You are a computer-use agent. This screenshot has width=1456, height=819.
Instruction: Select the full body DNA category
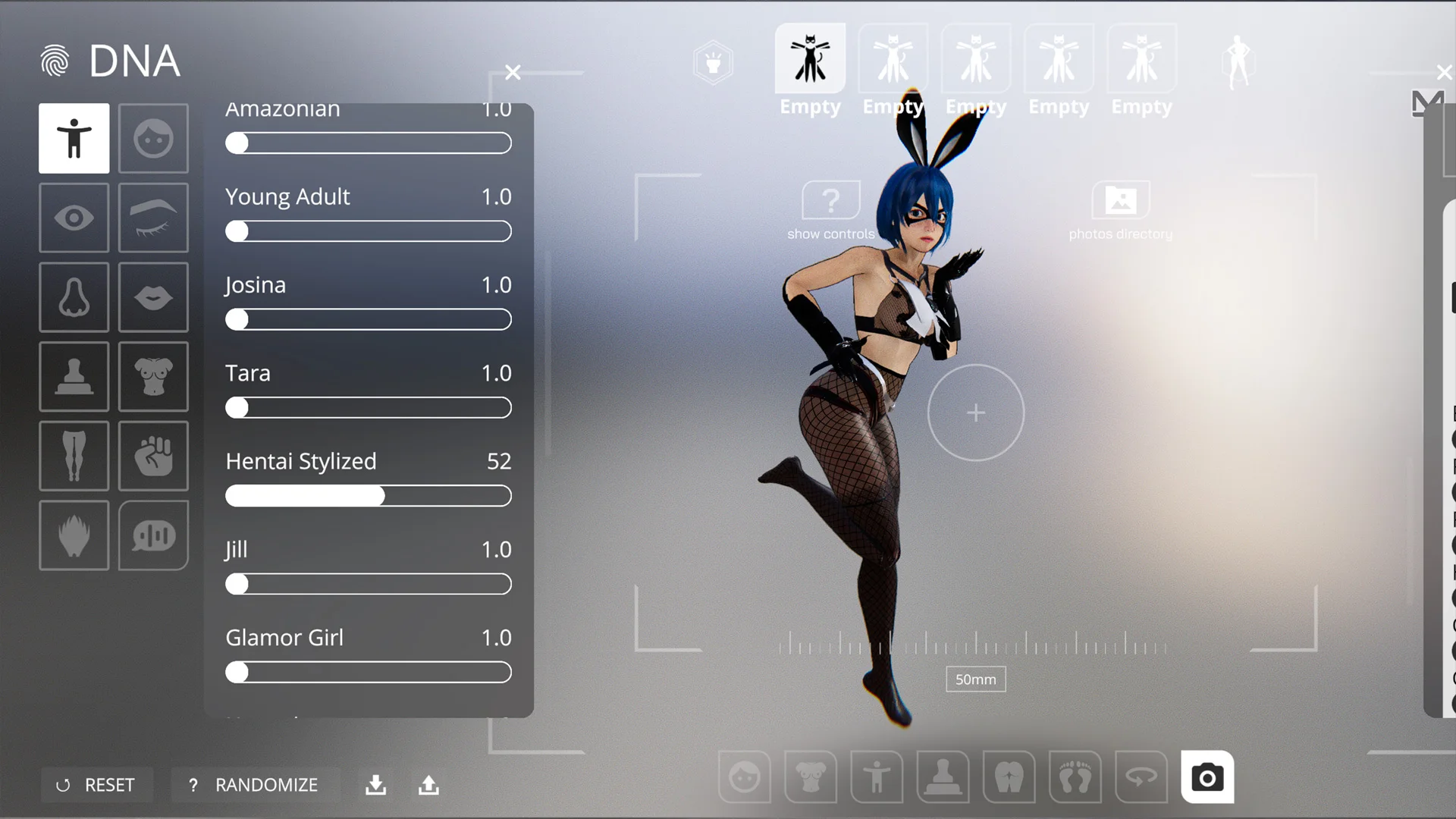pyautogui.click(x=74, y=139)
